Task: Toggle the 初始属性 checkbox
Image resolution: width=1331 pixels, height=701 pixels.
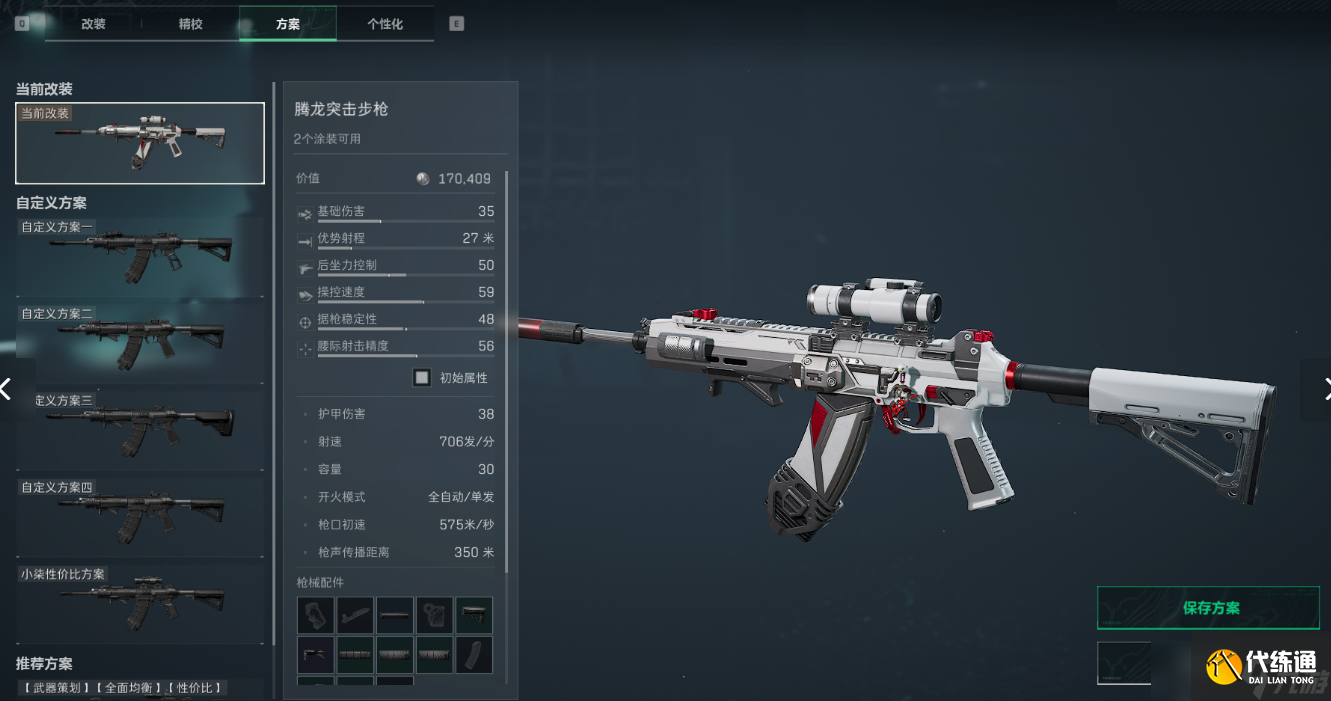Action: [x=422, y=378]
